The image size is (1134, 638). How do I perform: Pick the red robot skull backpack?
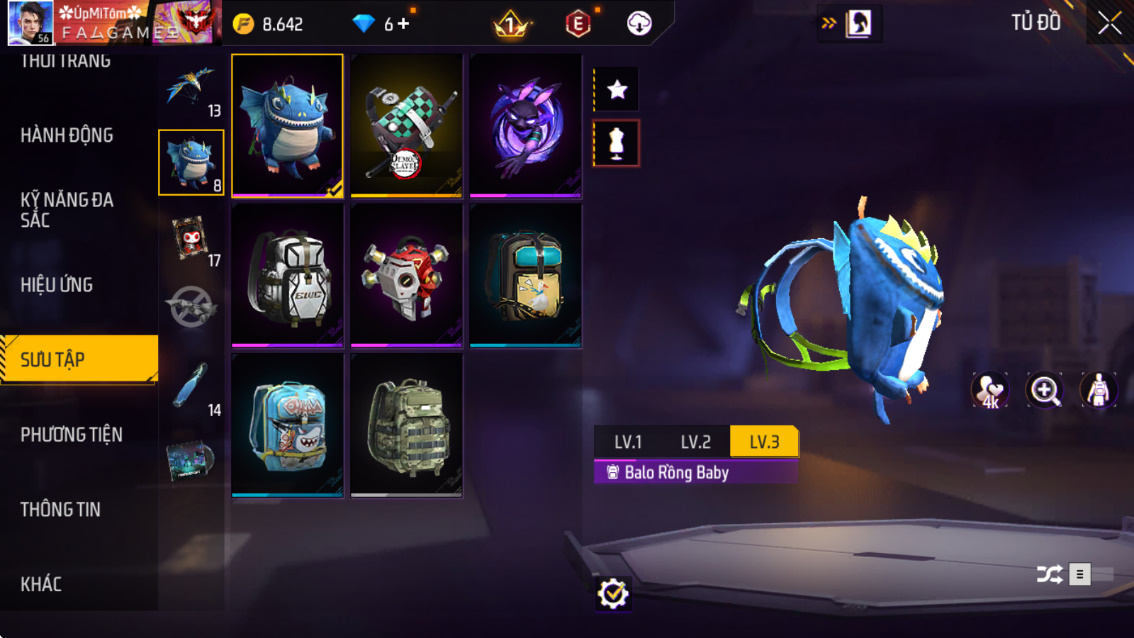[x=406, y=275]
